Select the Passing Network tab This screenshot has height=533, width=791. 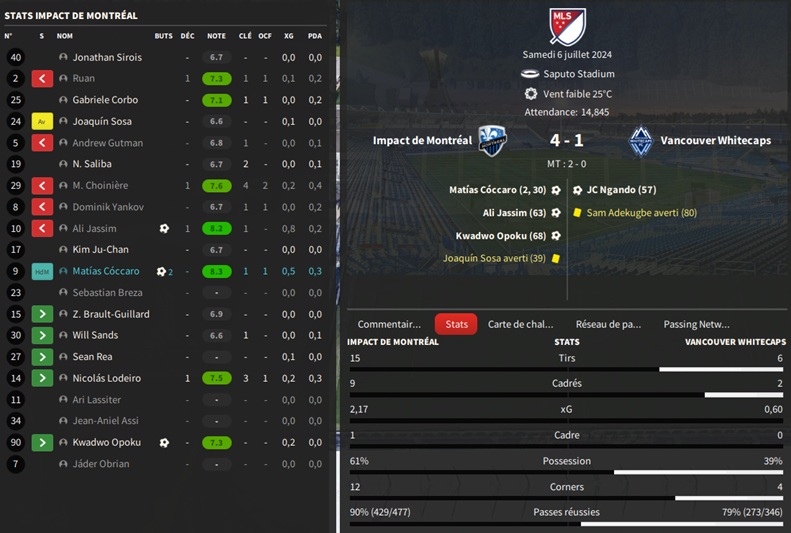tap(696, 324)
